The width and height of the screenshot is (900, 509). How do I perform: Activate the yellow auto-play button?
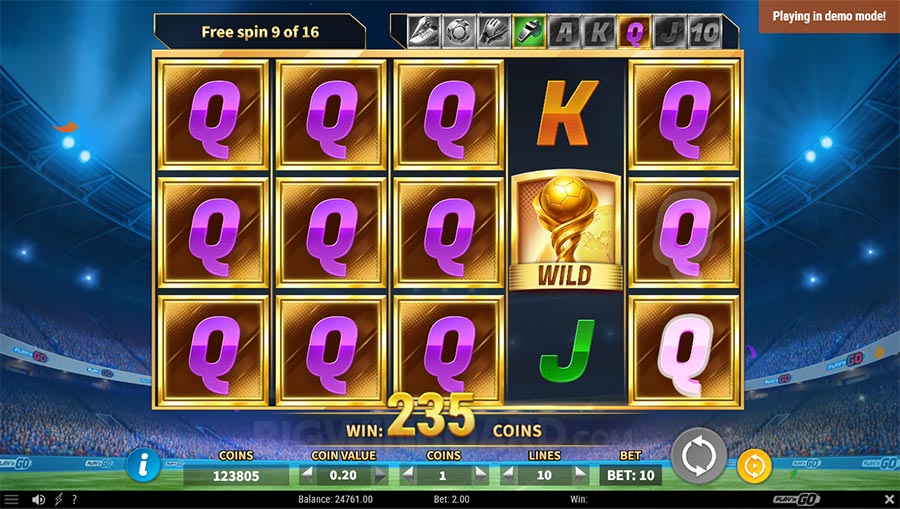754,466
